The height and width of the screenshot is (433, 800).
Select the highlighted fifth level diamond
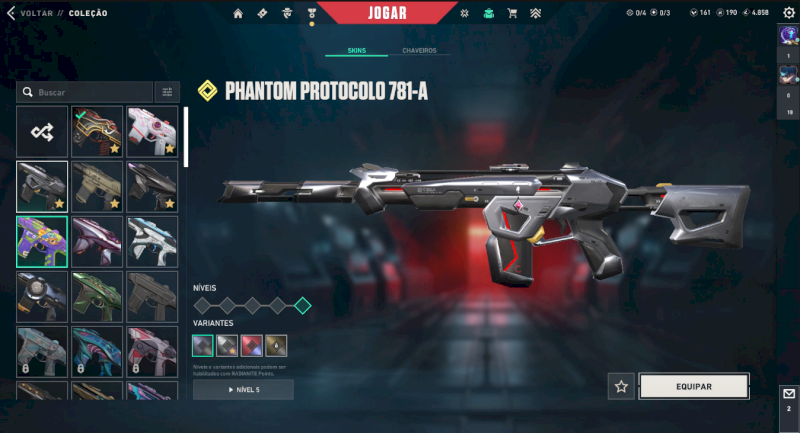point(302,306)
